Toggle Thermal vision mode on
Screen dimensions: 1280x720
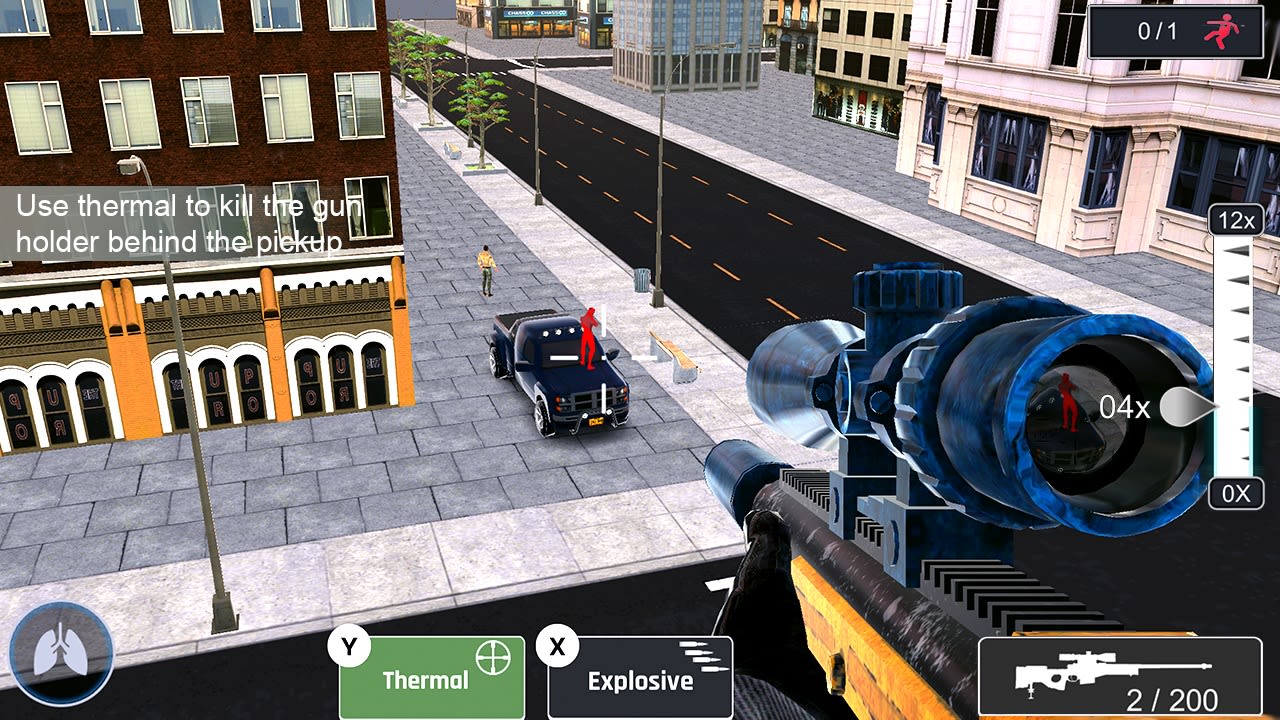pos(431,678)
